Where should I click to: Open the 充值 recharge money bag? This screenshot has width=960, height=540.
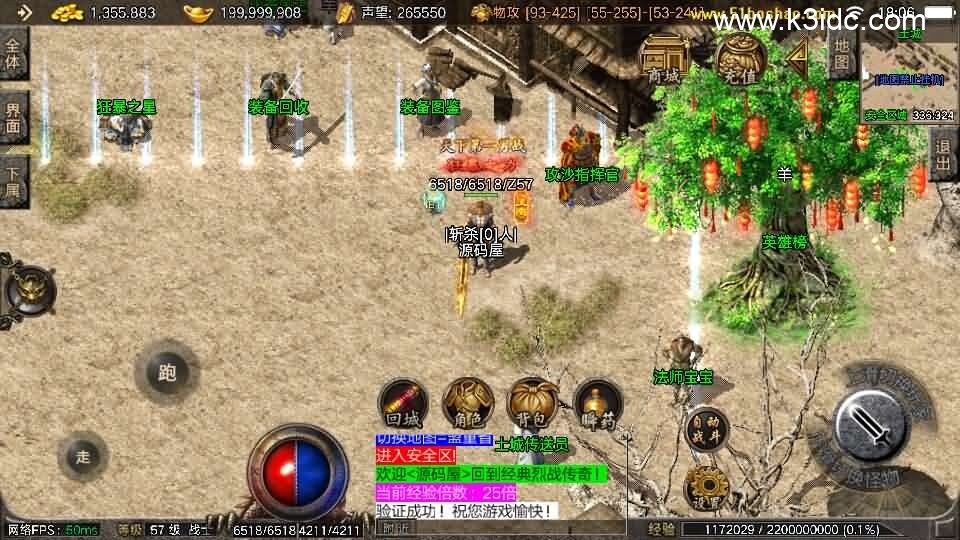pos(737,59)
